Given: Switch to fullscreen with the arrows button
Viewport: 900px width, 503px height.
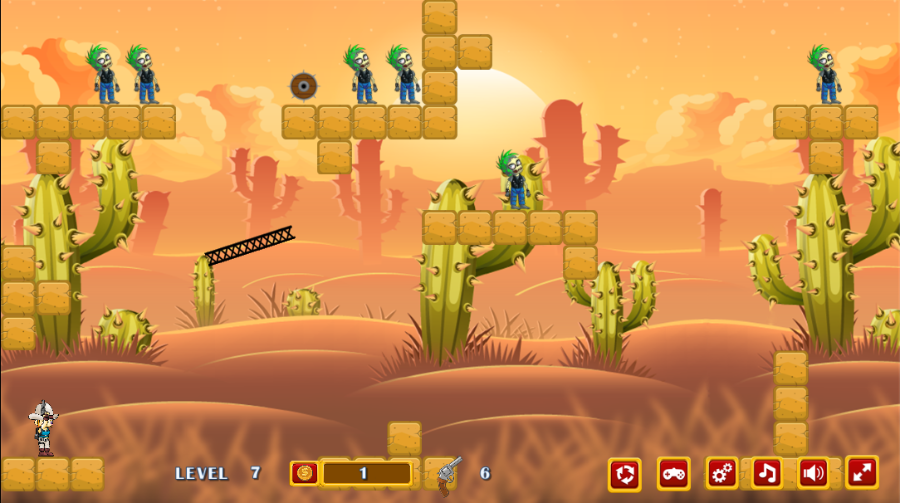Looking at the screenshot, I should coord(862,472).
